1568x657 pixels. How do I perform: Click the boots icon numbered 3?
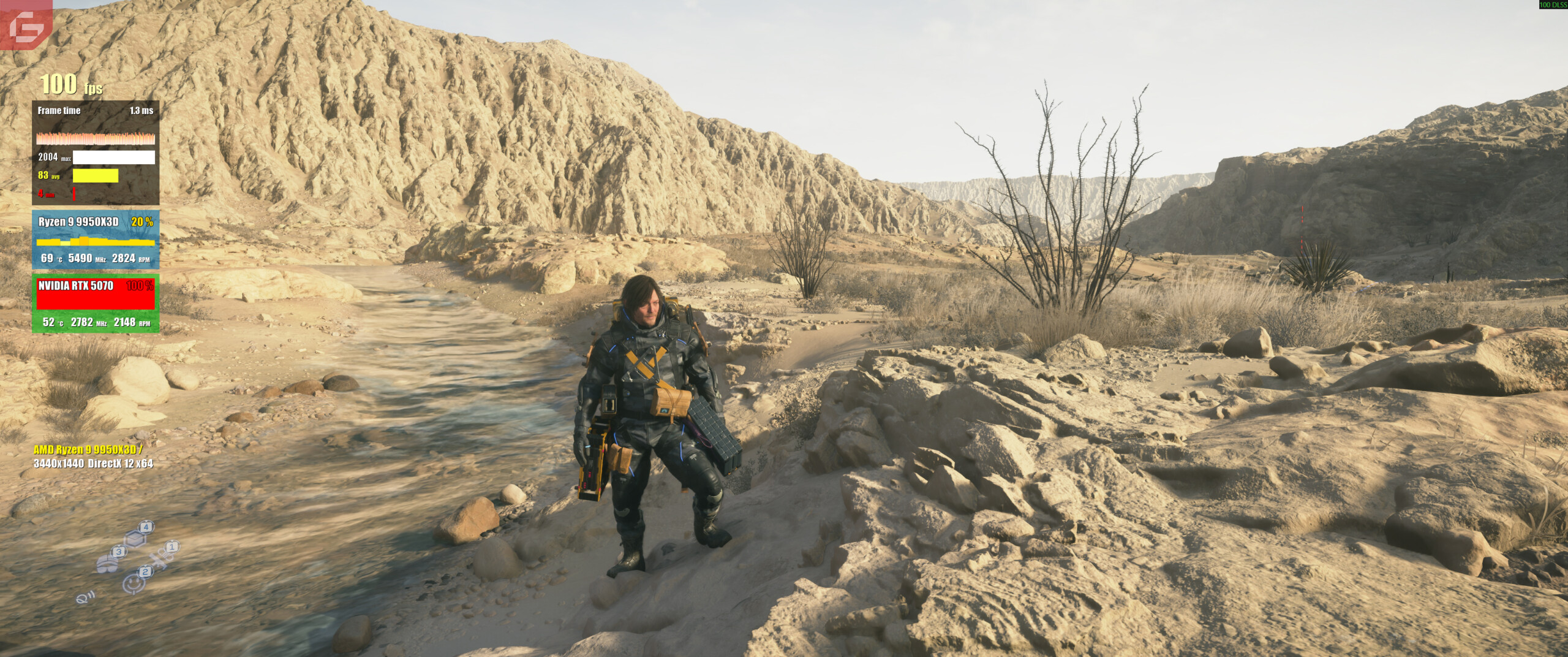point(107,563)
